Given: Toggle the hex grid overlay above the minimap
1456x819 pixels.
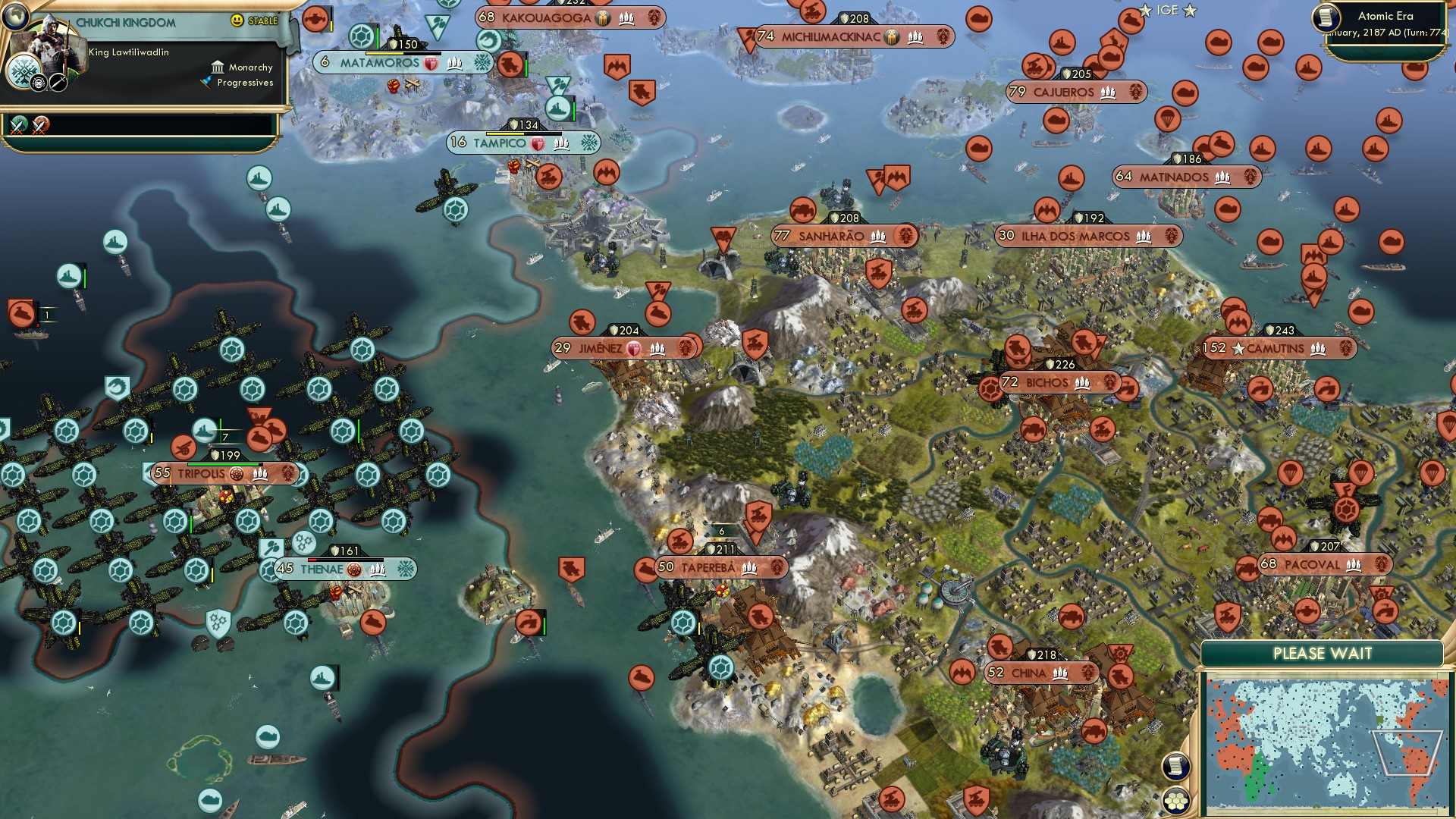Looking at the screenshot, I should tap(1175, 801).
